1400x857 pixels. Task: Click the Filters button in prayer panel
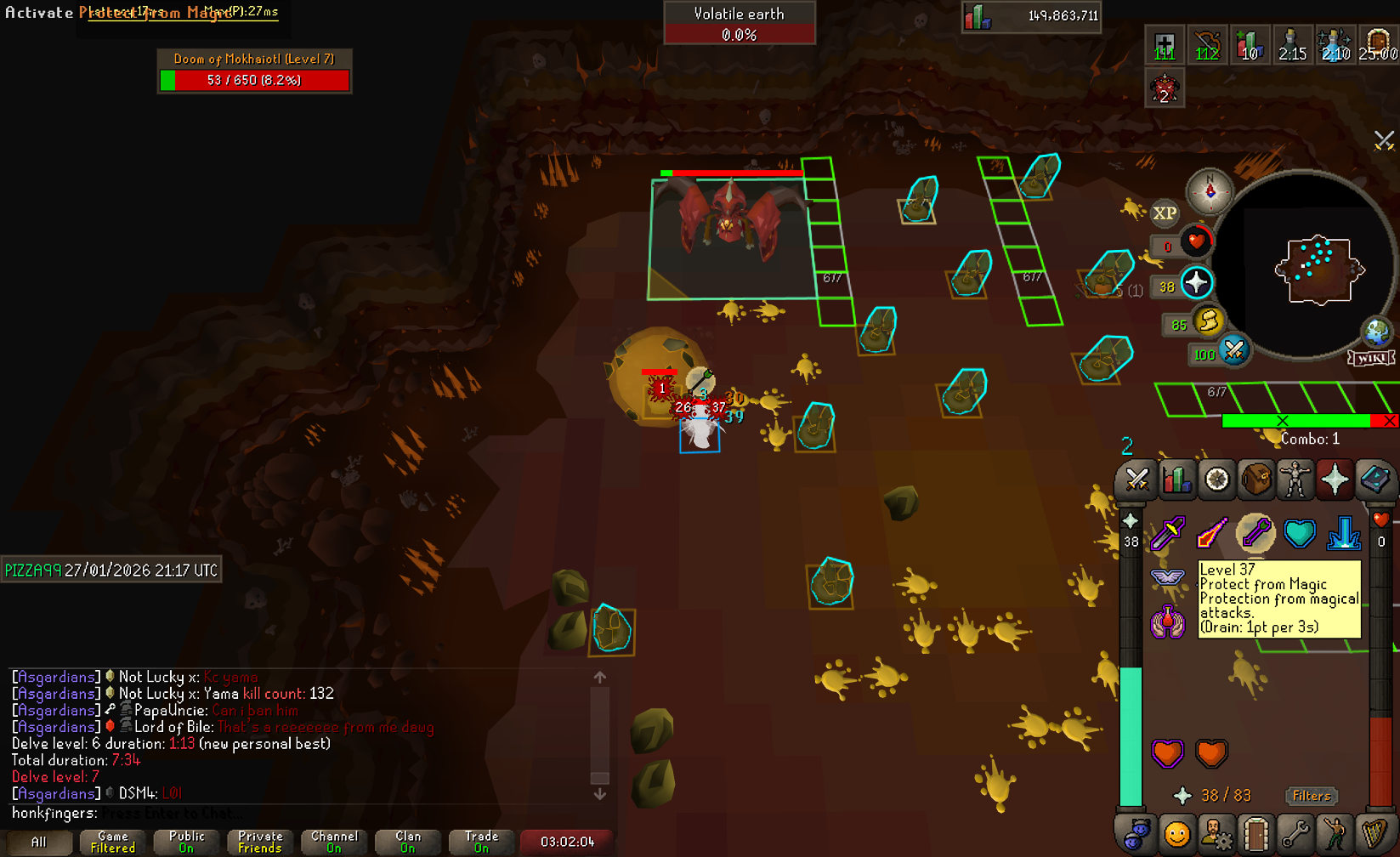(1311, 796)
